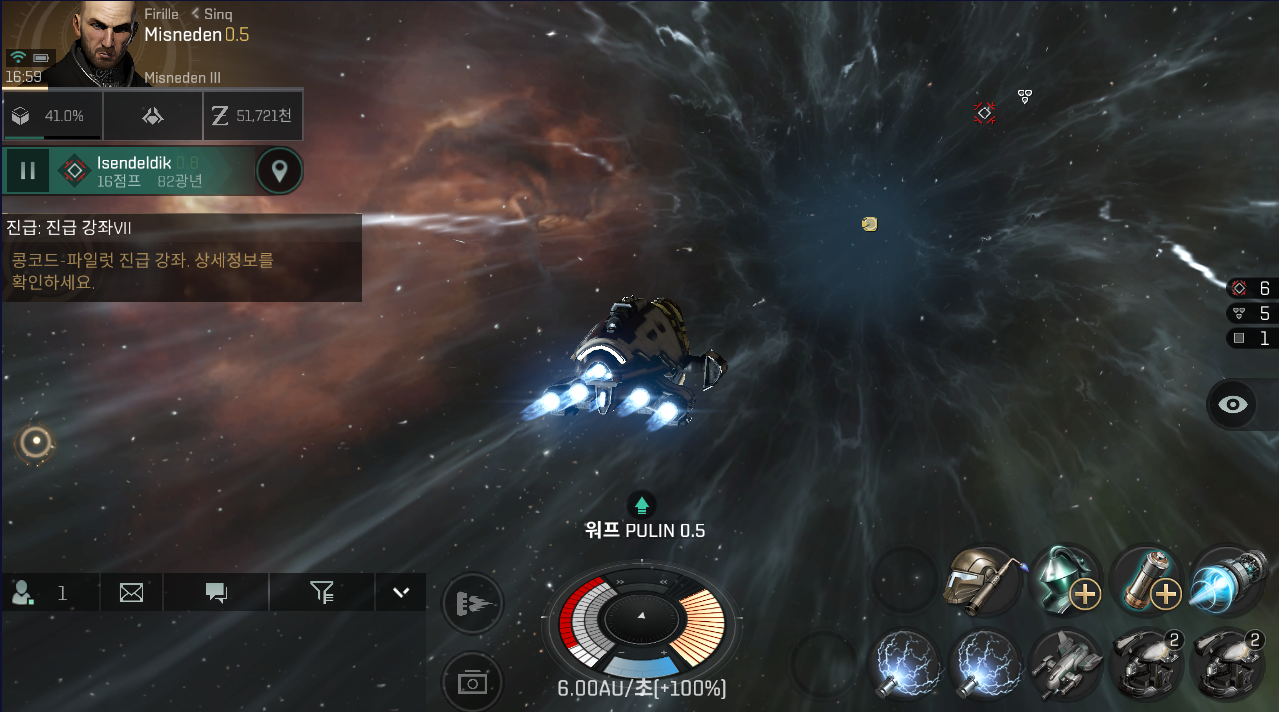The width and height of the screenshot is (1279, 712).
Task: Expand the chat panel chevron
Action: [x=401, y=592]
